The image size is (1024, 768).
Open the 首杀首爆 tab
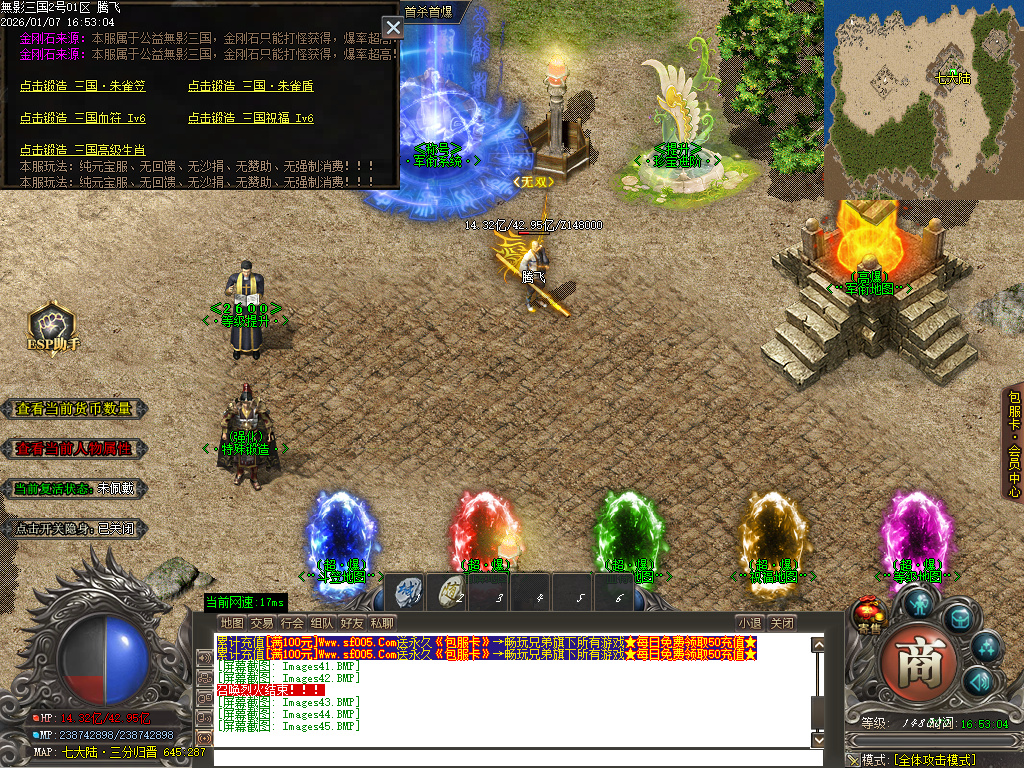pyautogui.click(x=429, y=11)
